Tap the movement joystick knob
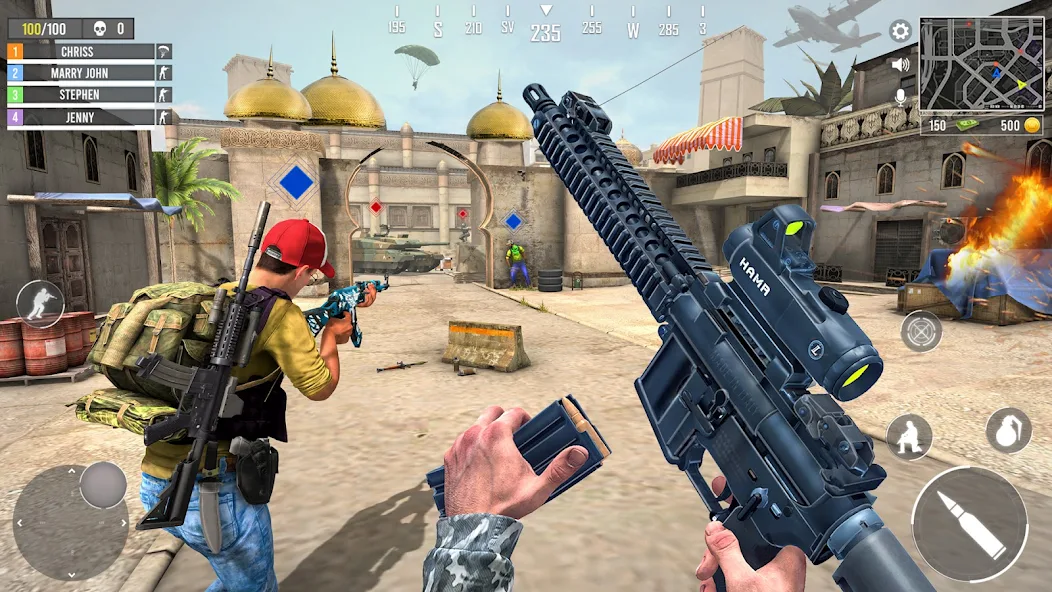 click(x=102, y=485)
